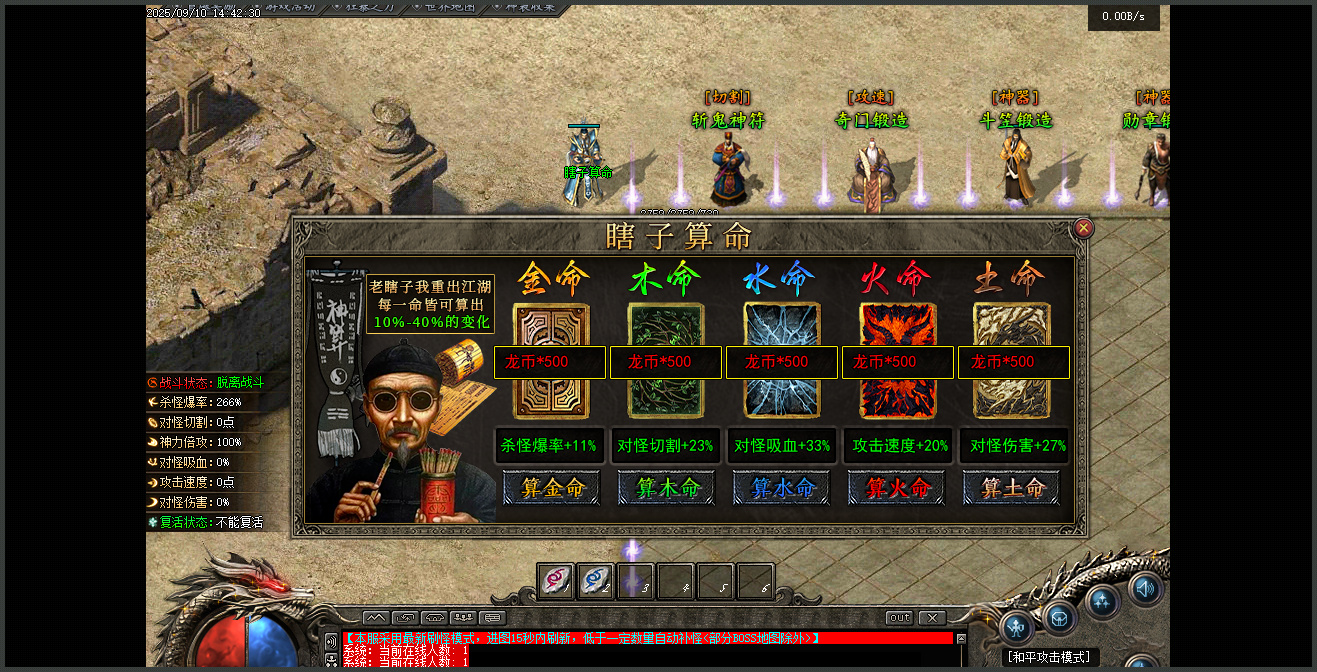Use the blue potion in hotbar slot 2
Image resolution: width=1317 pixels, height=672 pixels.
coord(596,581)
